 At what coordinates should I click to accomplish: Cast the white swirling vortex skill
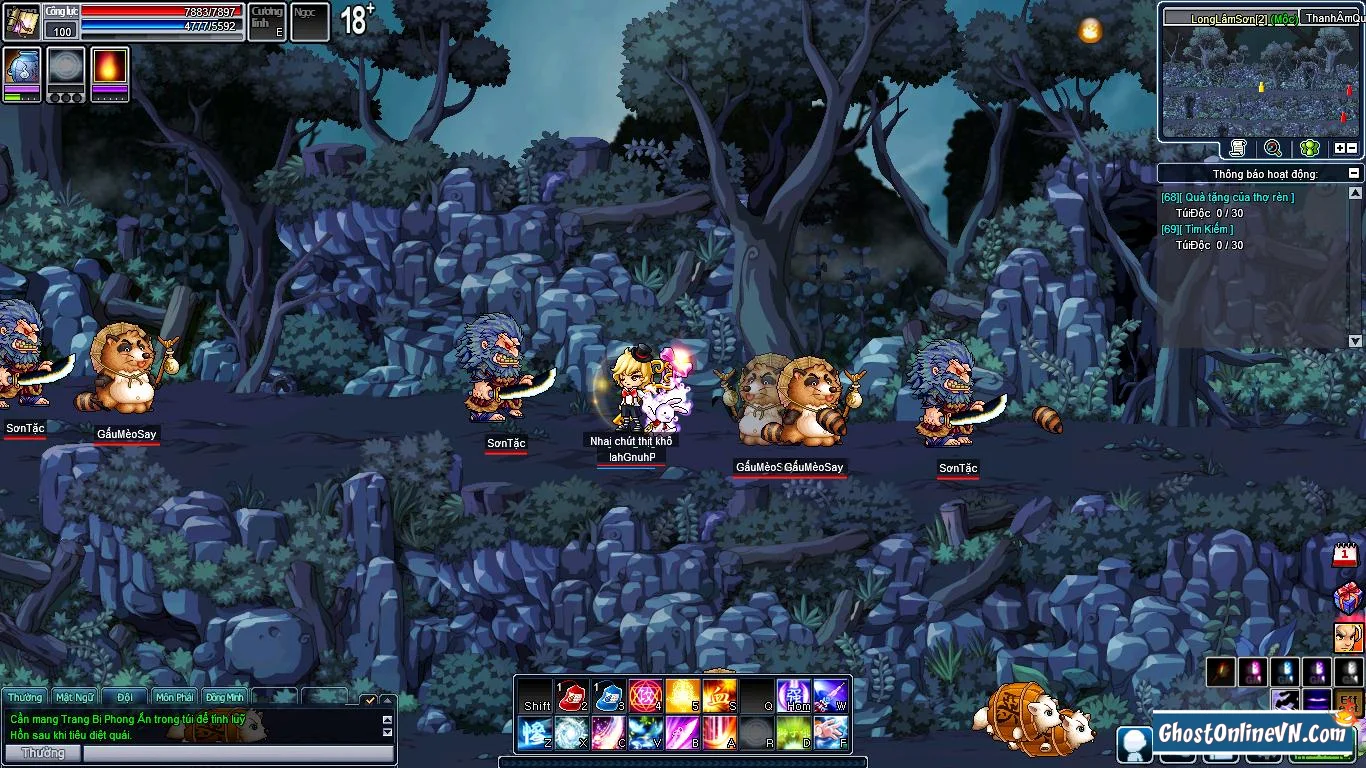pyautogui.click(x=571, y=734)
